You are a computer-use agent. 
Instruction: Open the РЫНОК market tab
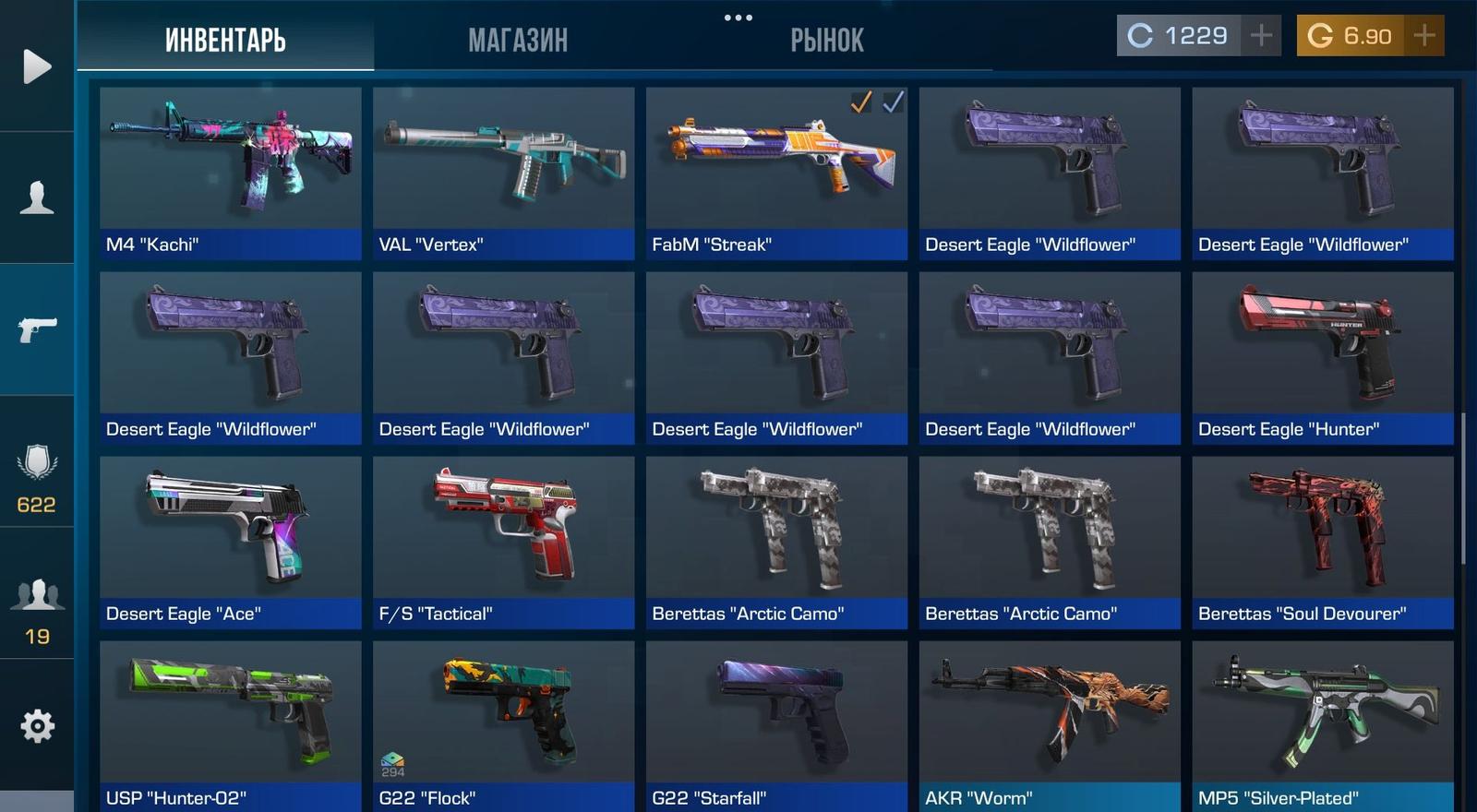point(826,41)
